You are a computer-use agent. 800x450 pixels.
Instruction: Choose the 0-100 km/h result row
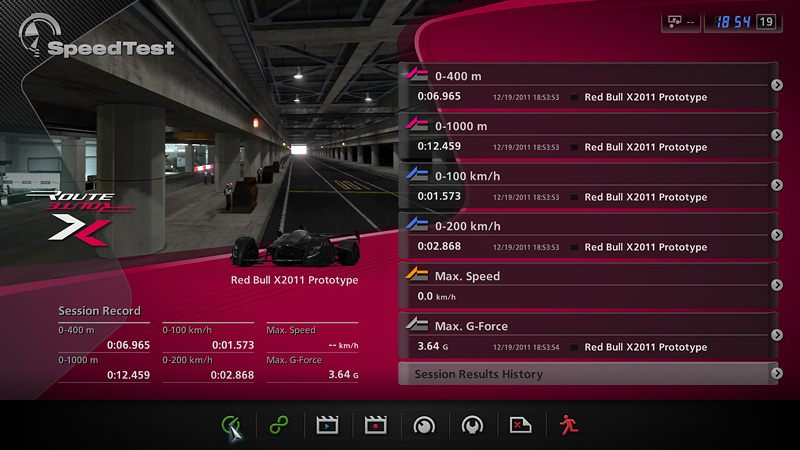click(x=588, y=185)
